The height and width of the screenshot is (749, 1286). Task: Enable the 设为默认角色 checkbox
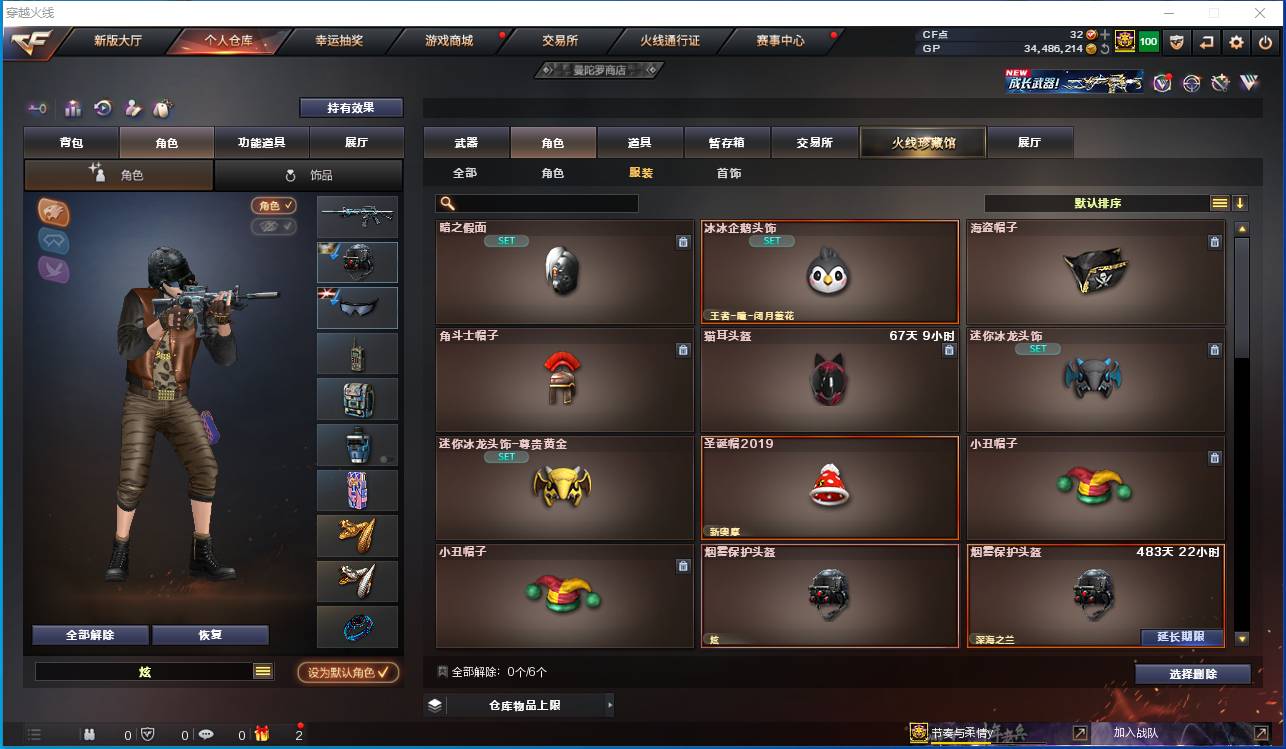(349, 672)
